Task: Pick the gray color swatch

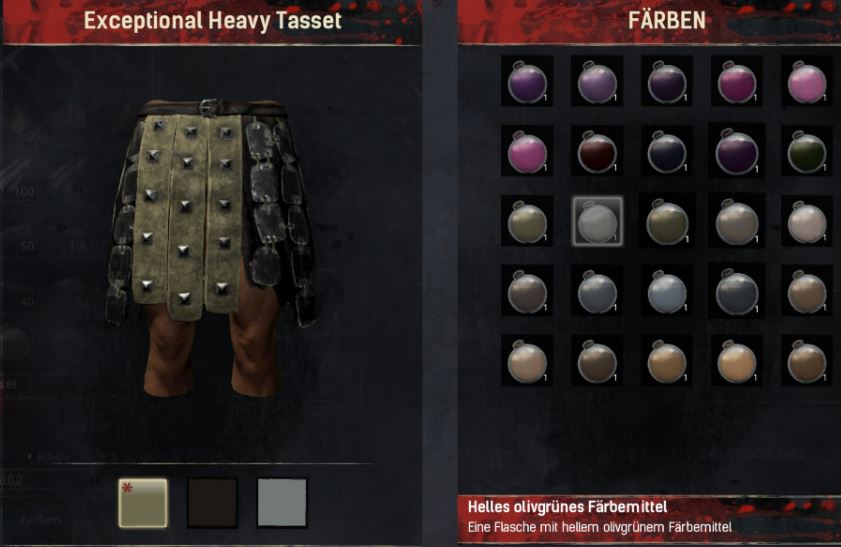Action: [x=282, y=502]
